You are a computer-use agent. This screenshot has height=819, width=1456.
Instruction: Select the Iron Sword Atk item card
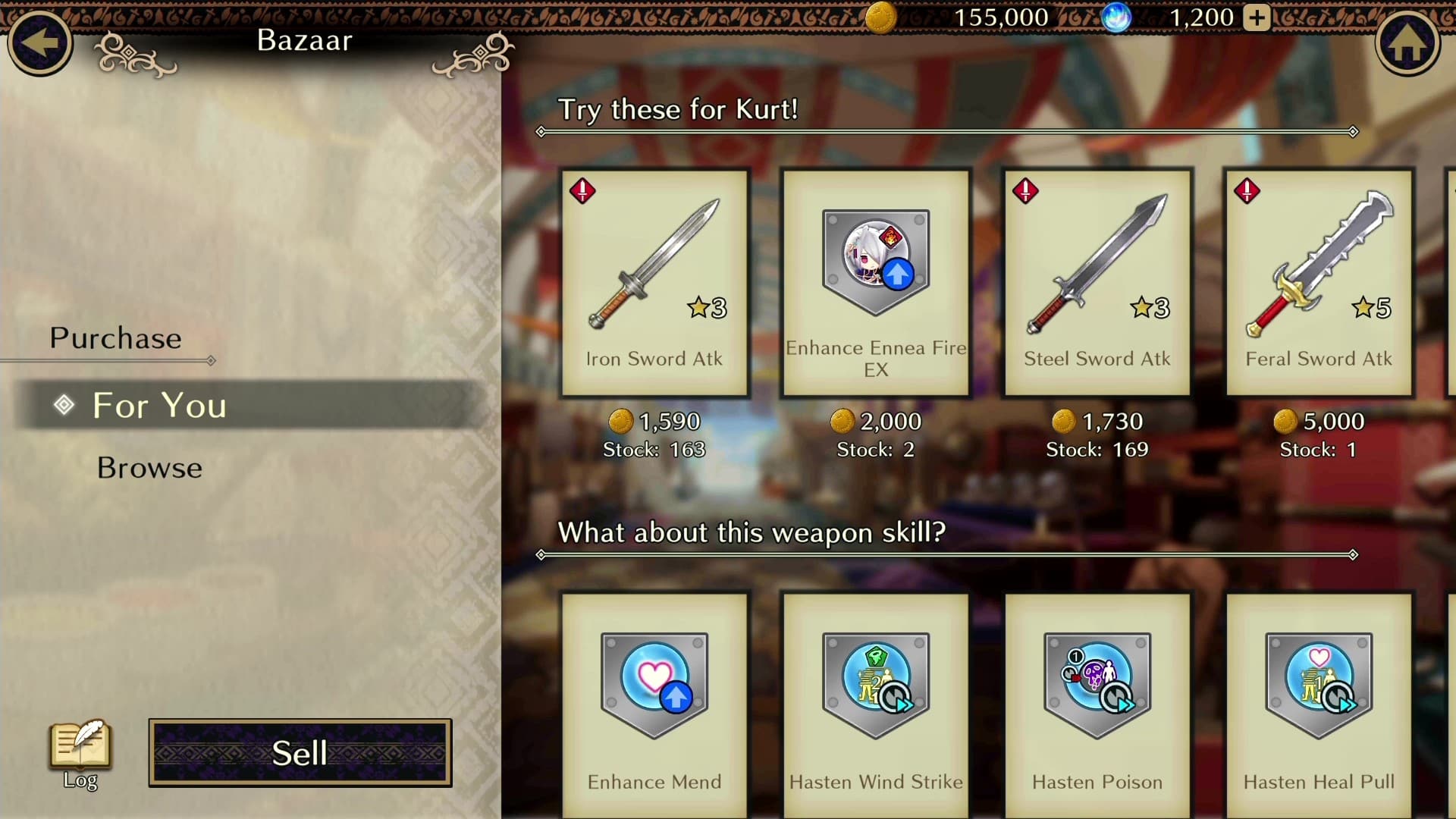(x=654, y=281)
